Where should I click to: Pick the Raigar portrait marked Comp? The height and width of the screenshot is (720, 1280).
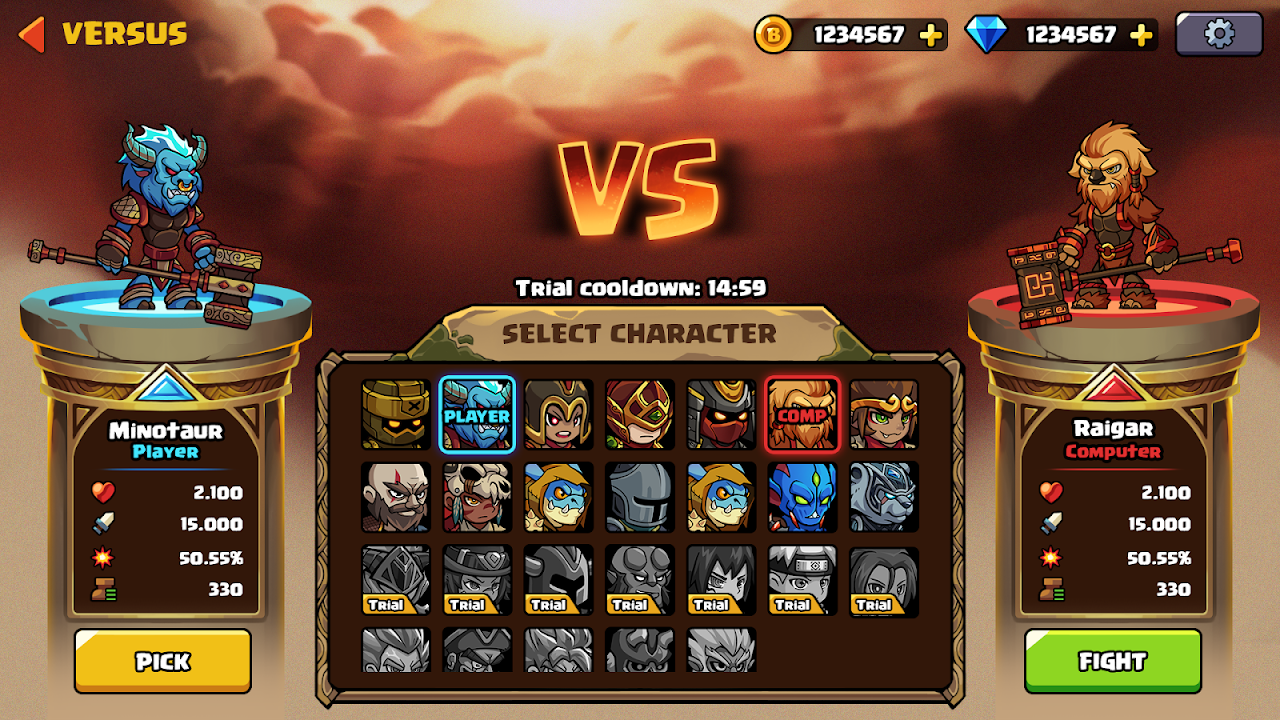[802, 414]
